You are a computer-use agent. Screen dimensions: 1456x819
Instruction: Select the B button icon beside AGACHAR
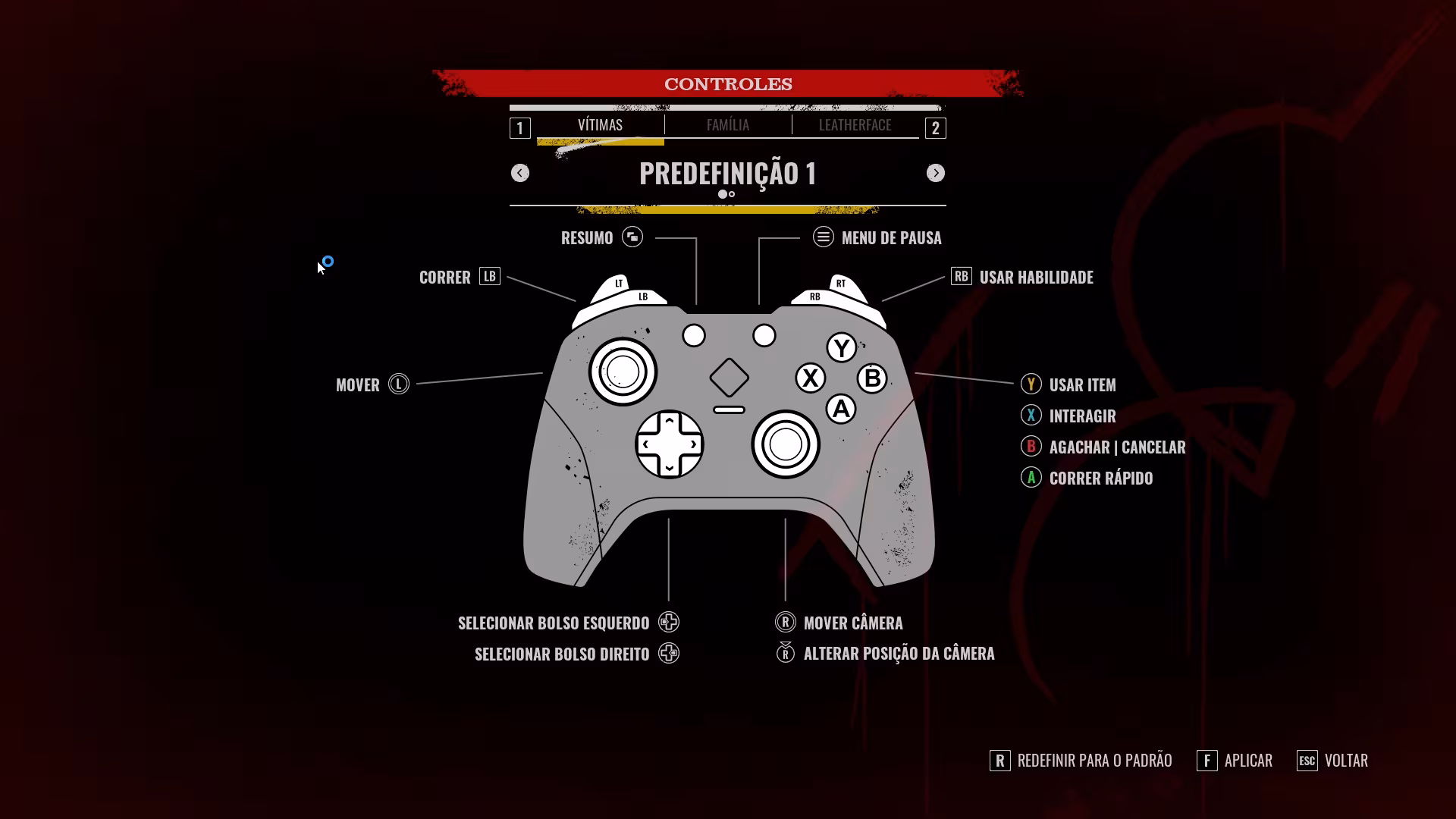click(x=1031, y=447)
